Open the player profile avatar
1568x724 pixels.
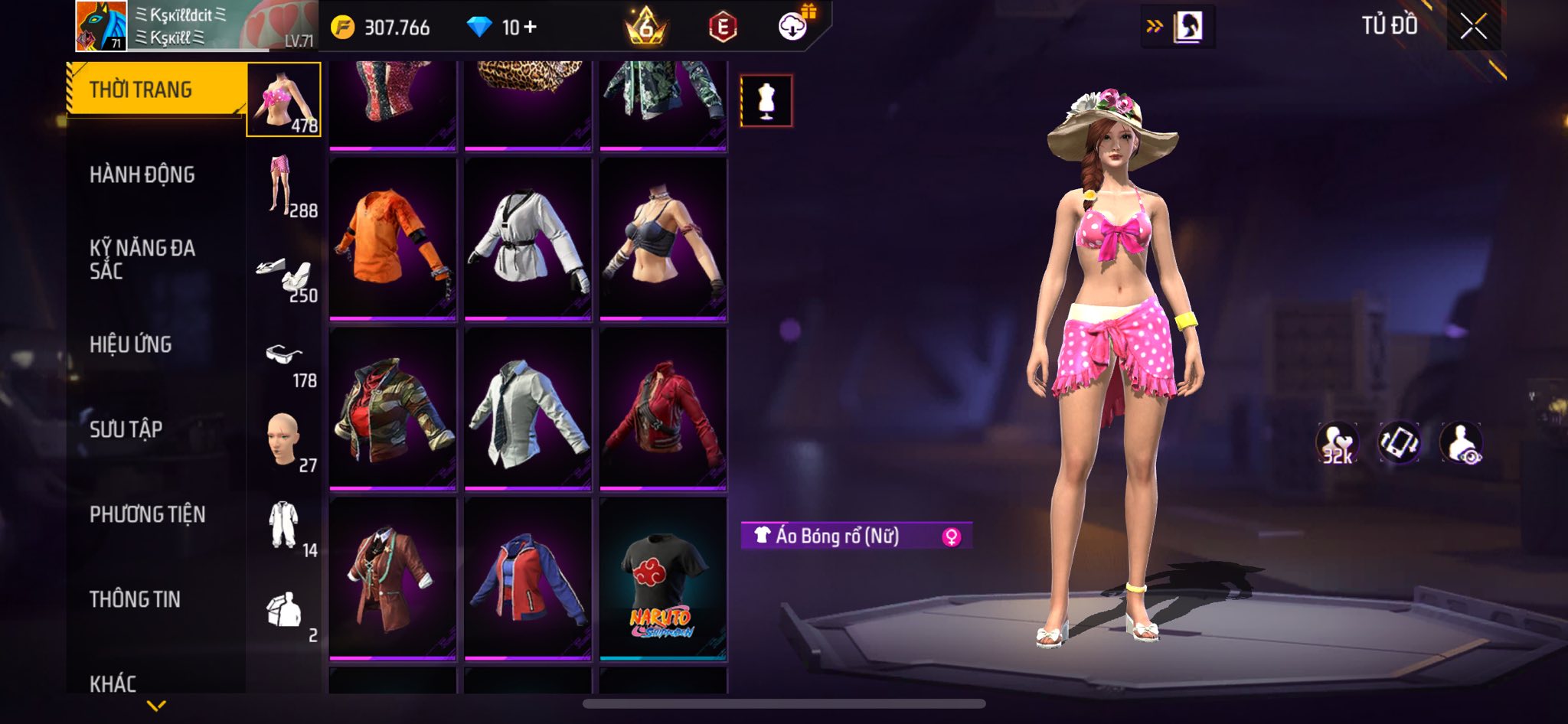(x=100, y=26)
